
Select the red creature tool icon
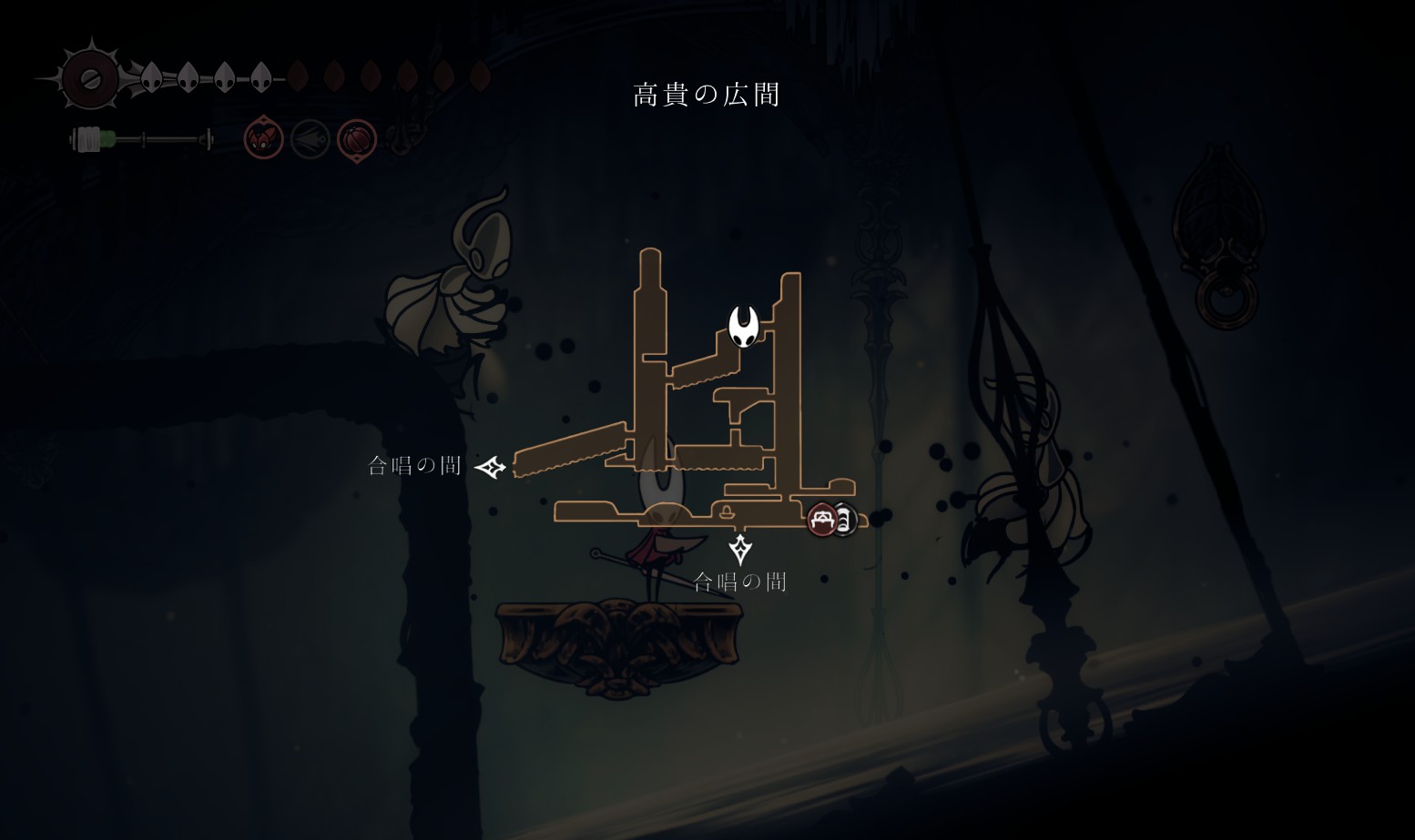pyautogui.click(x=264, y=139)
